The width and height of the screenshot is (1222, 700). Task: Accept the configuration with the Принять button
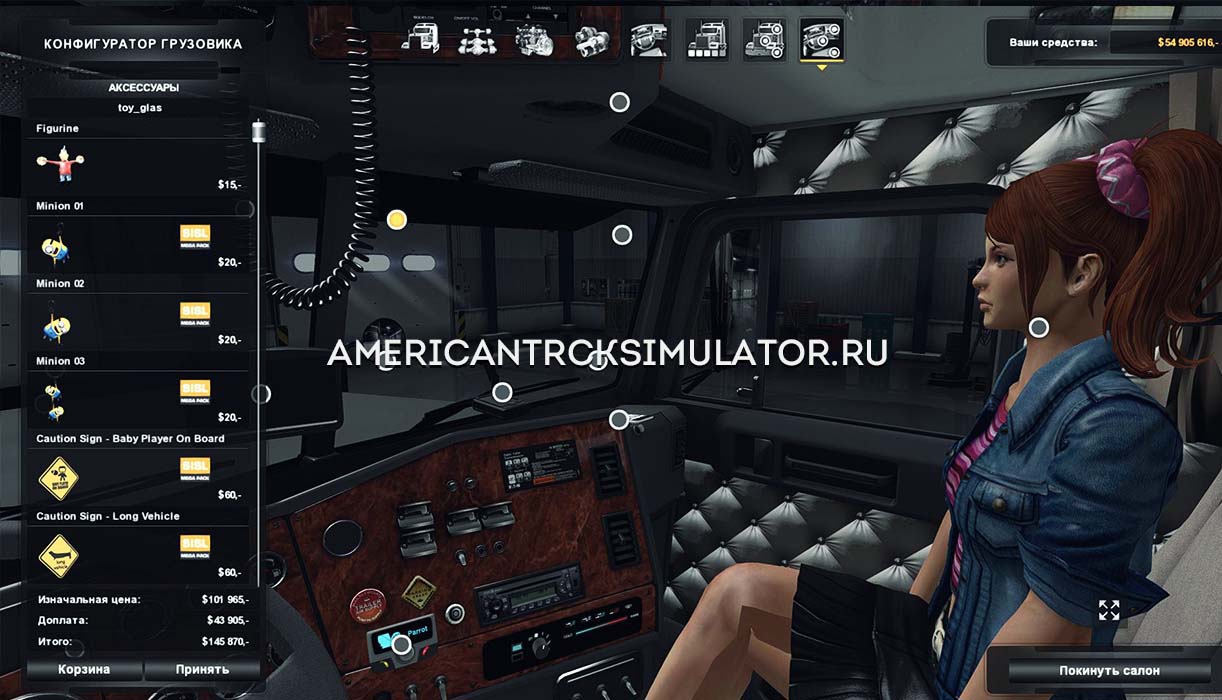[202, 669]
